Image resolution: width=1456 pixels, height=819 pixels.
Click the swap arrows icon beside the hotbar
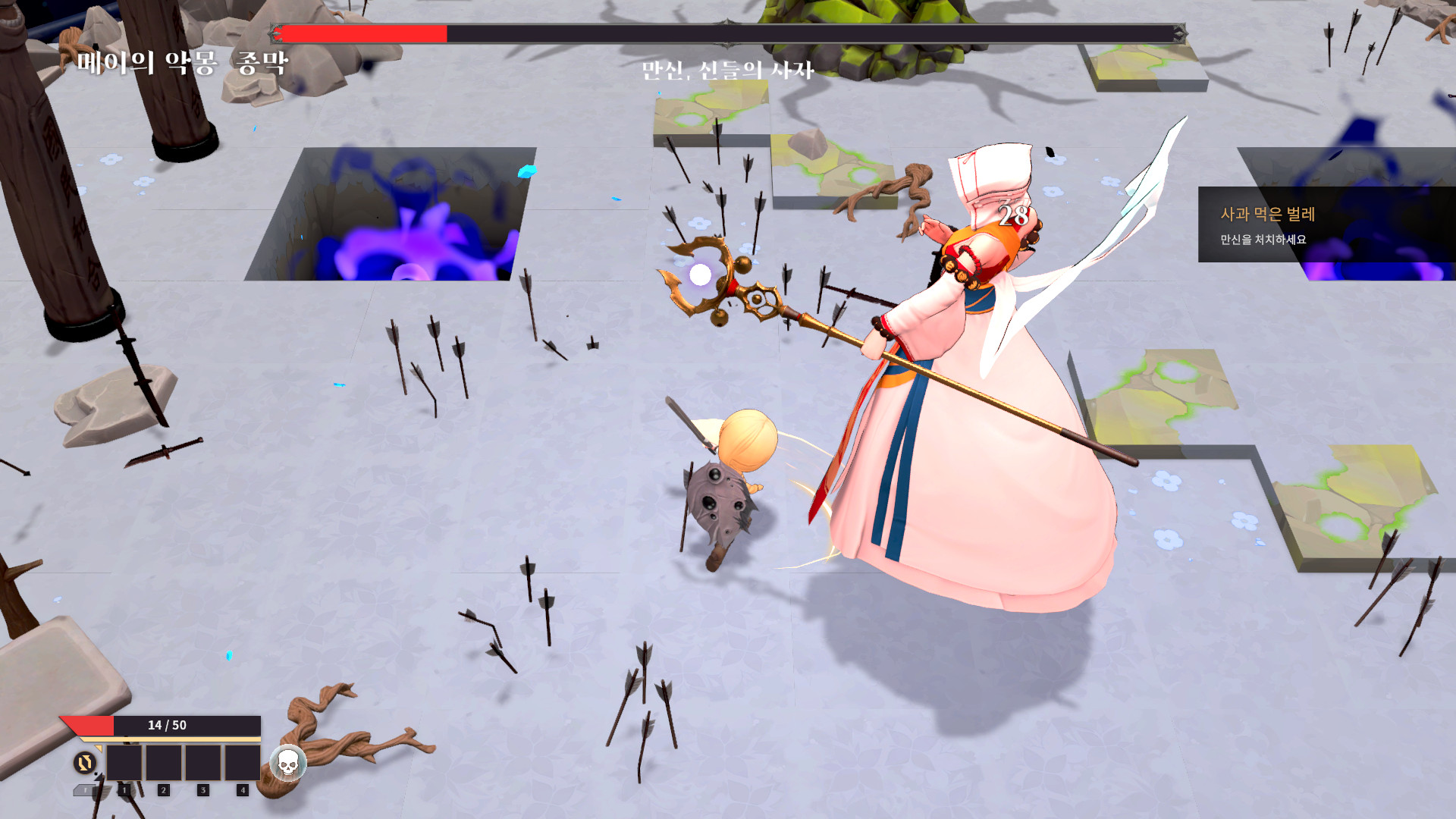[85, 762]
